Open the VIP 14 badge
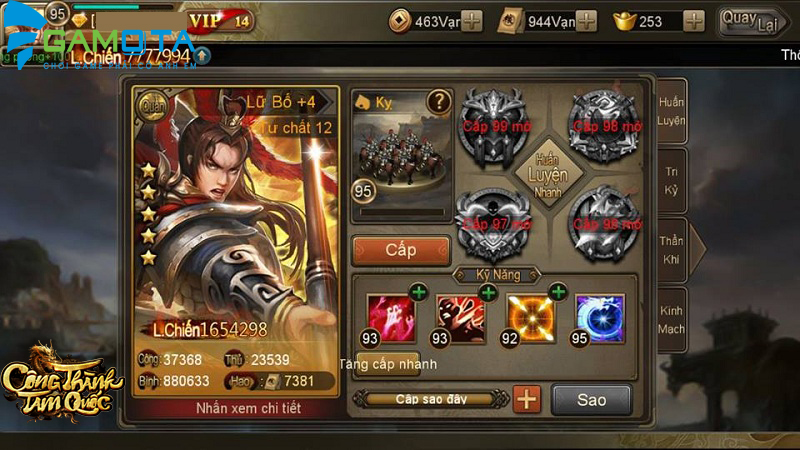800x450 pixels. pyautogui.click(x=221, y=20)
